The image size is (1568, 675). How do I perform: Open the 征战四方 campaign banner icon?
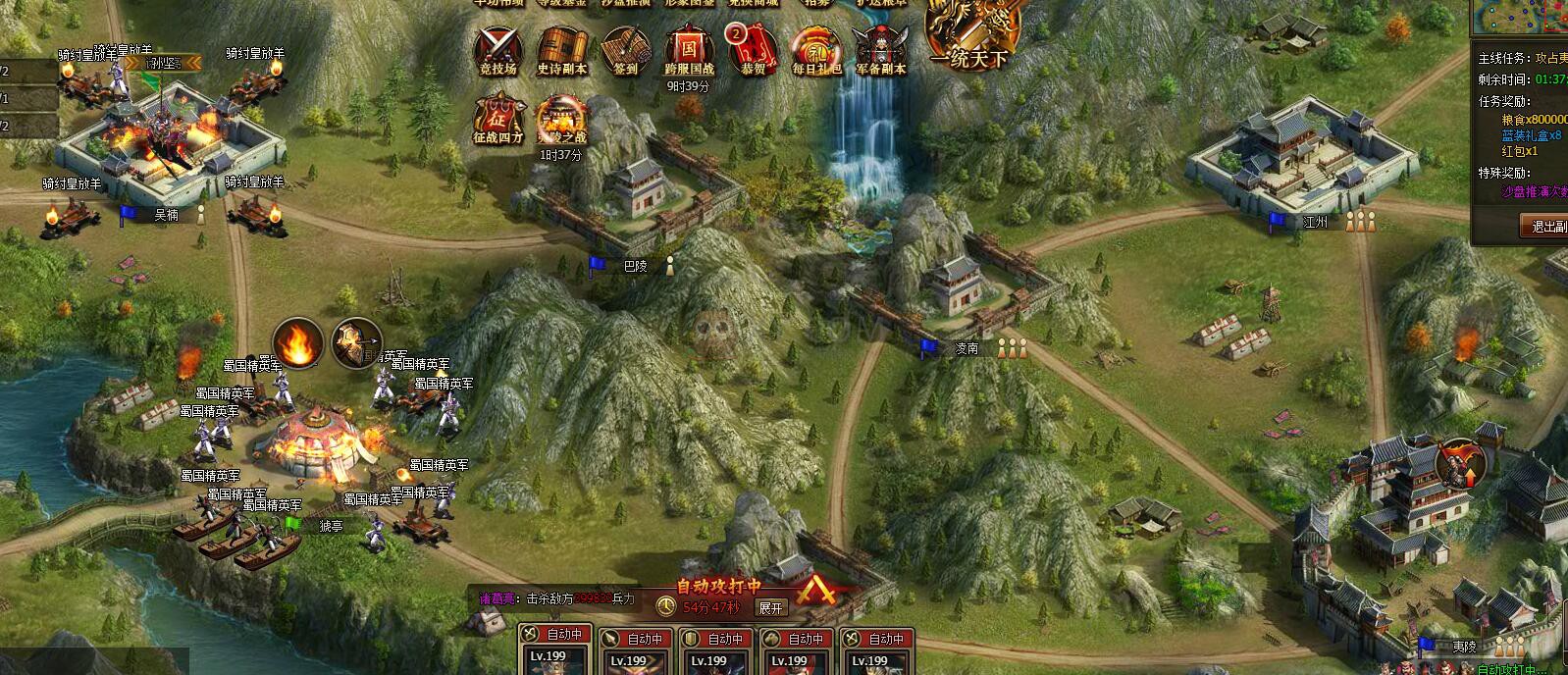point(497,120)
